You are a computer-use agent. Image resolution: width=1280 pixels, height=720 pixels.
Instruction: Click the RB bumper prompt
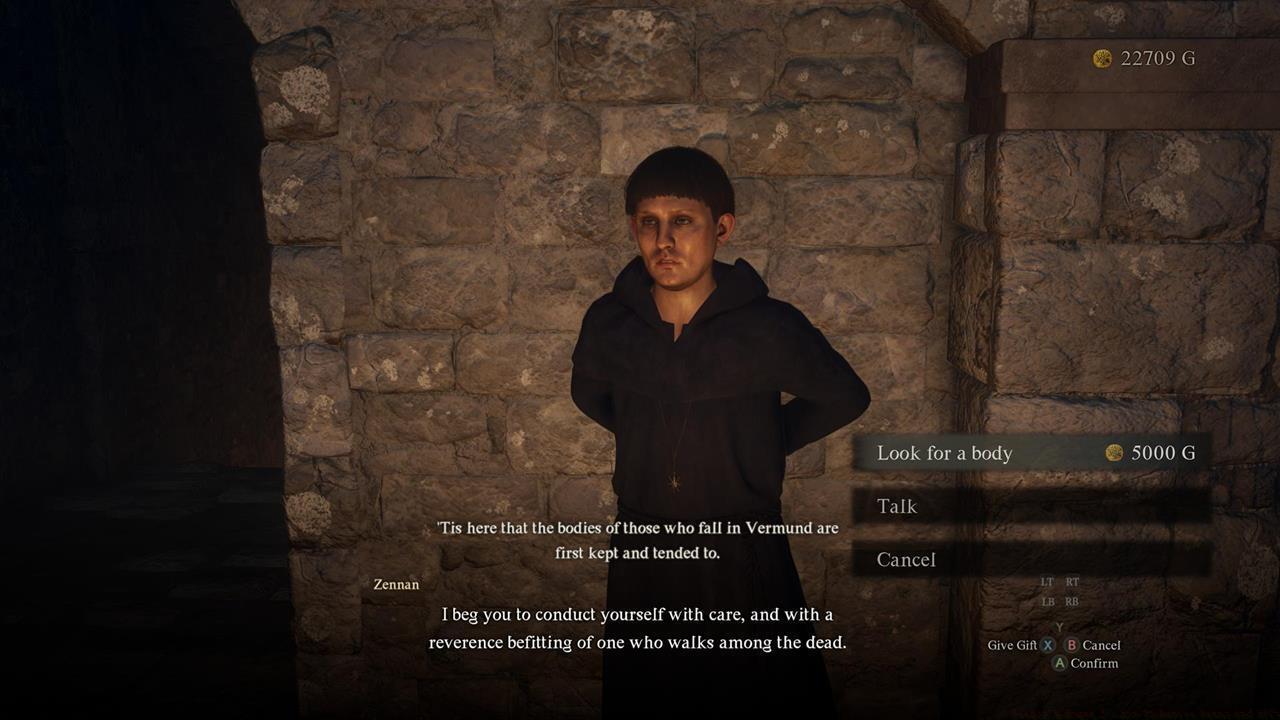click(x=1072, y=601)
